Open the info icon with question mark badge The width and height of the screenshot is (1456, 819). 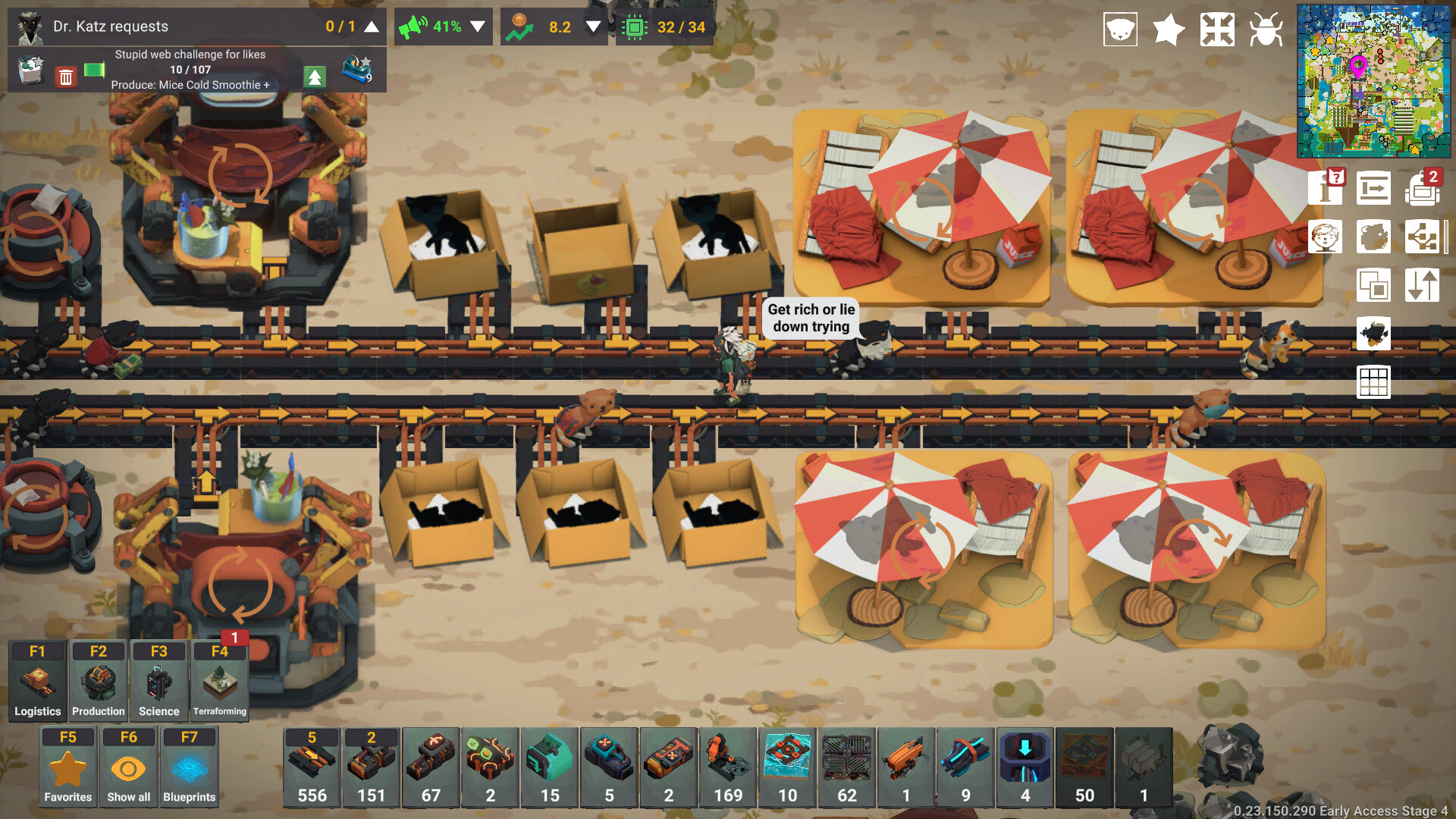pos(1326,190)
